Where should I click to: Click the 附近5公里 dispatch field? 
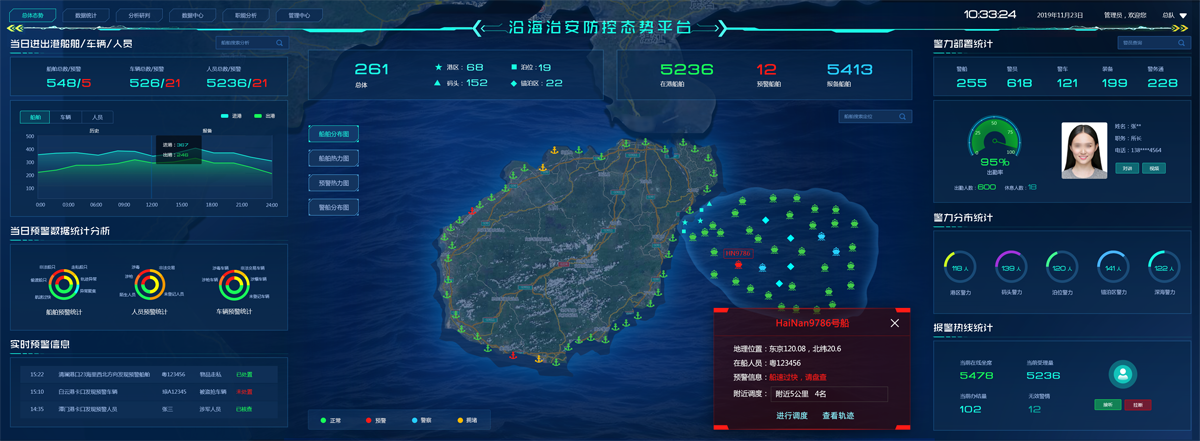(x=830, y=394)
